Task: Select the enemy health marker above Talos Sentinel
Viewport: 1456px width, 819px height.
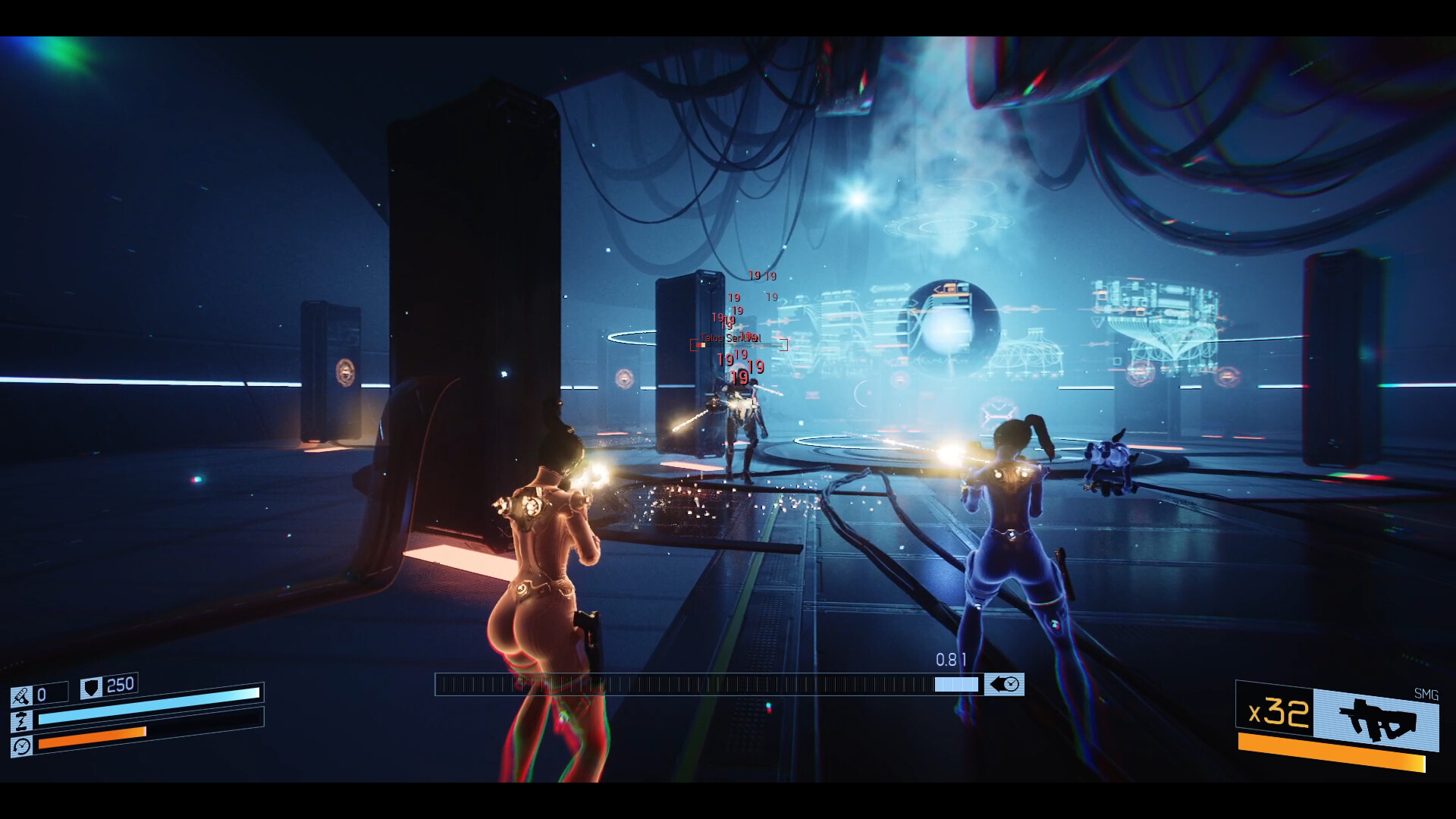Action: (x=701, y=344)
